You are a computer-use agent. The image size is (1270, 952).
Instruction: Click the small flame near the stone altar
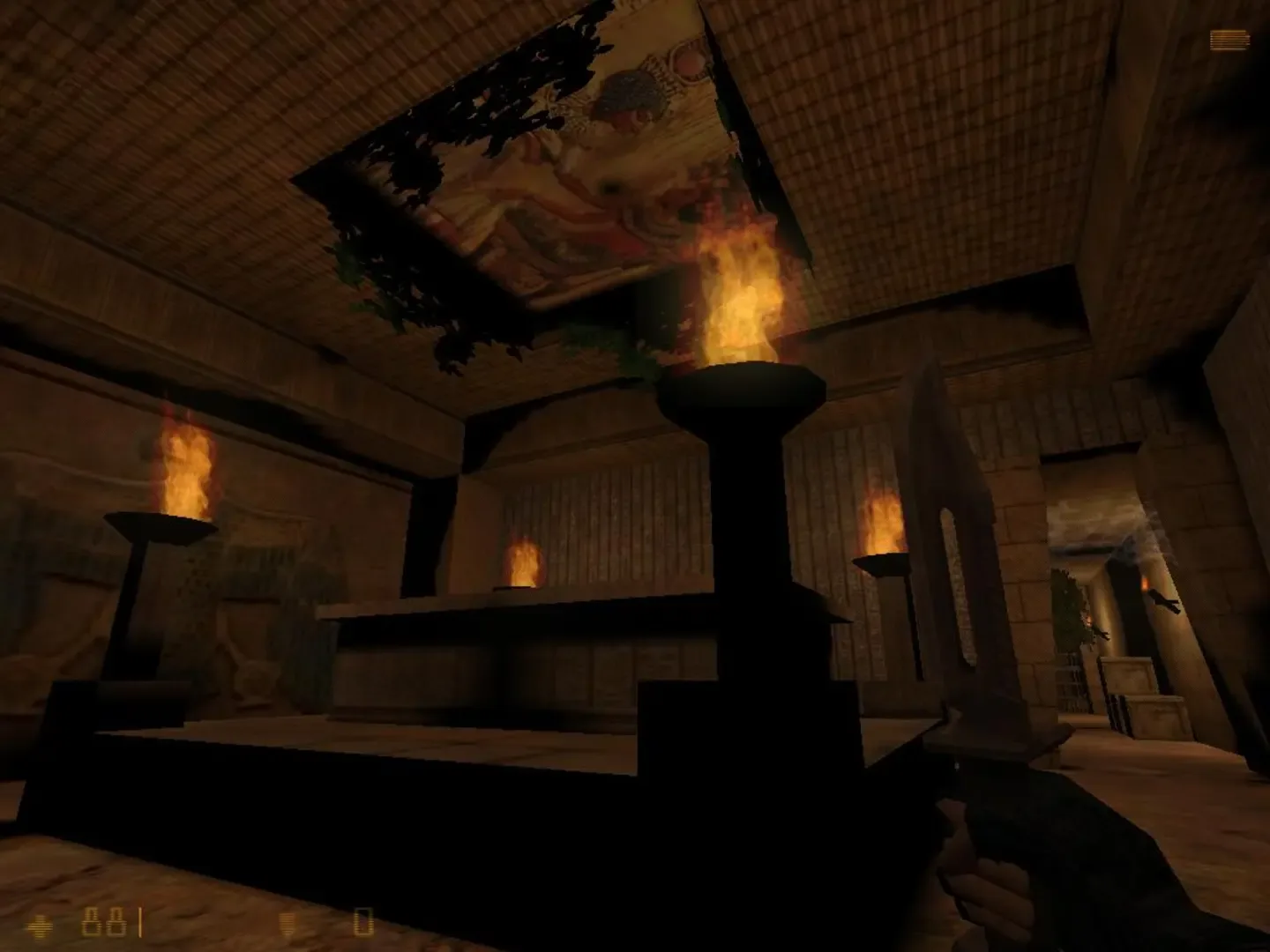525,564
